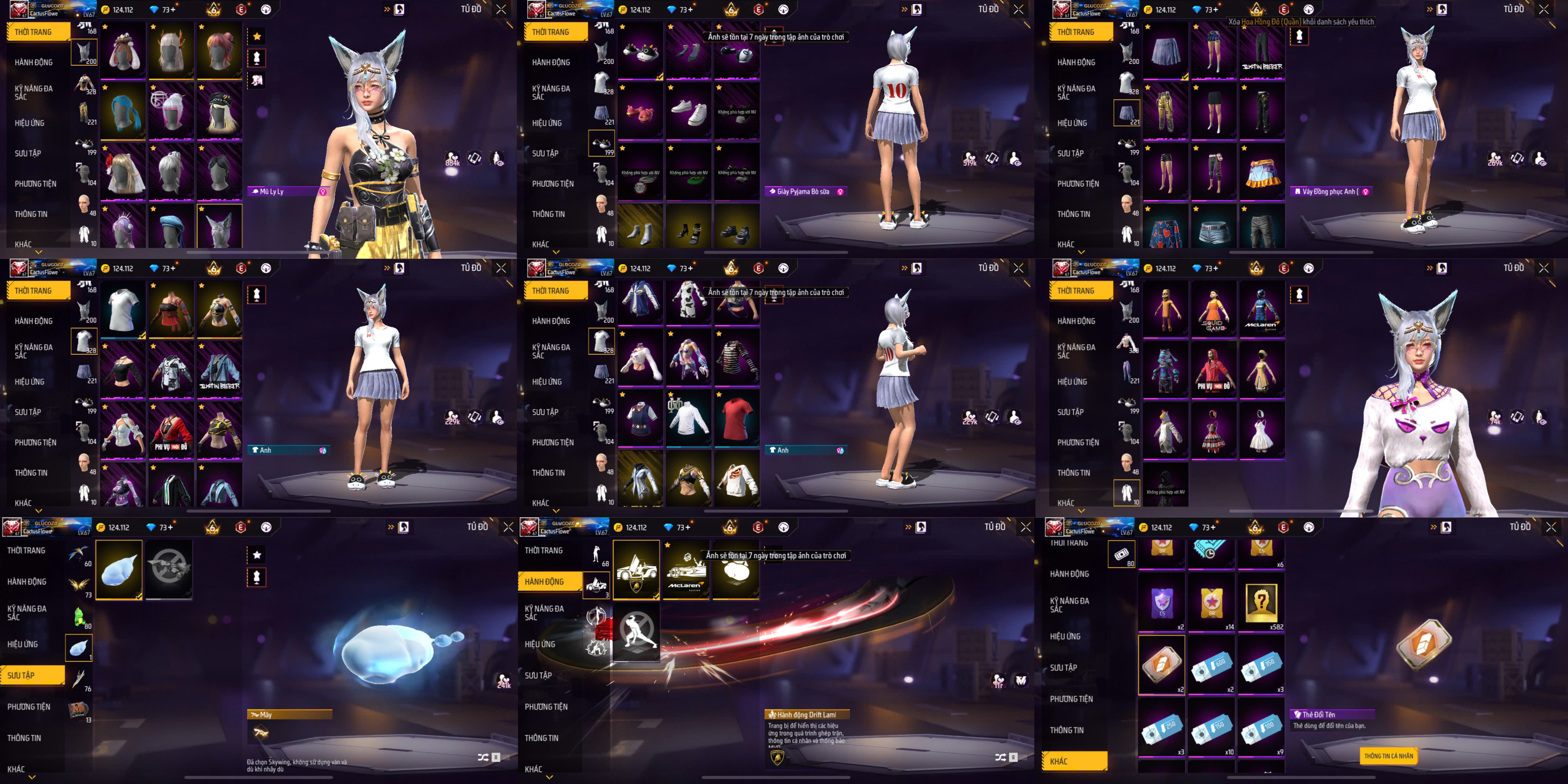Open the THÔNG TIN CÁ NHÂN button

1388,755
